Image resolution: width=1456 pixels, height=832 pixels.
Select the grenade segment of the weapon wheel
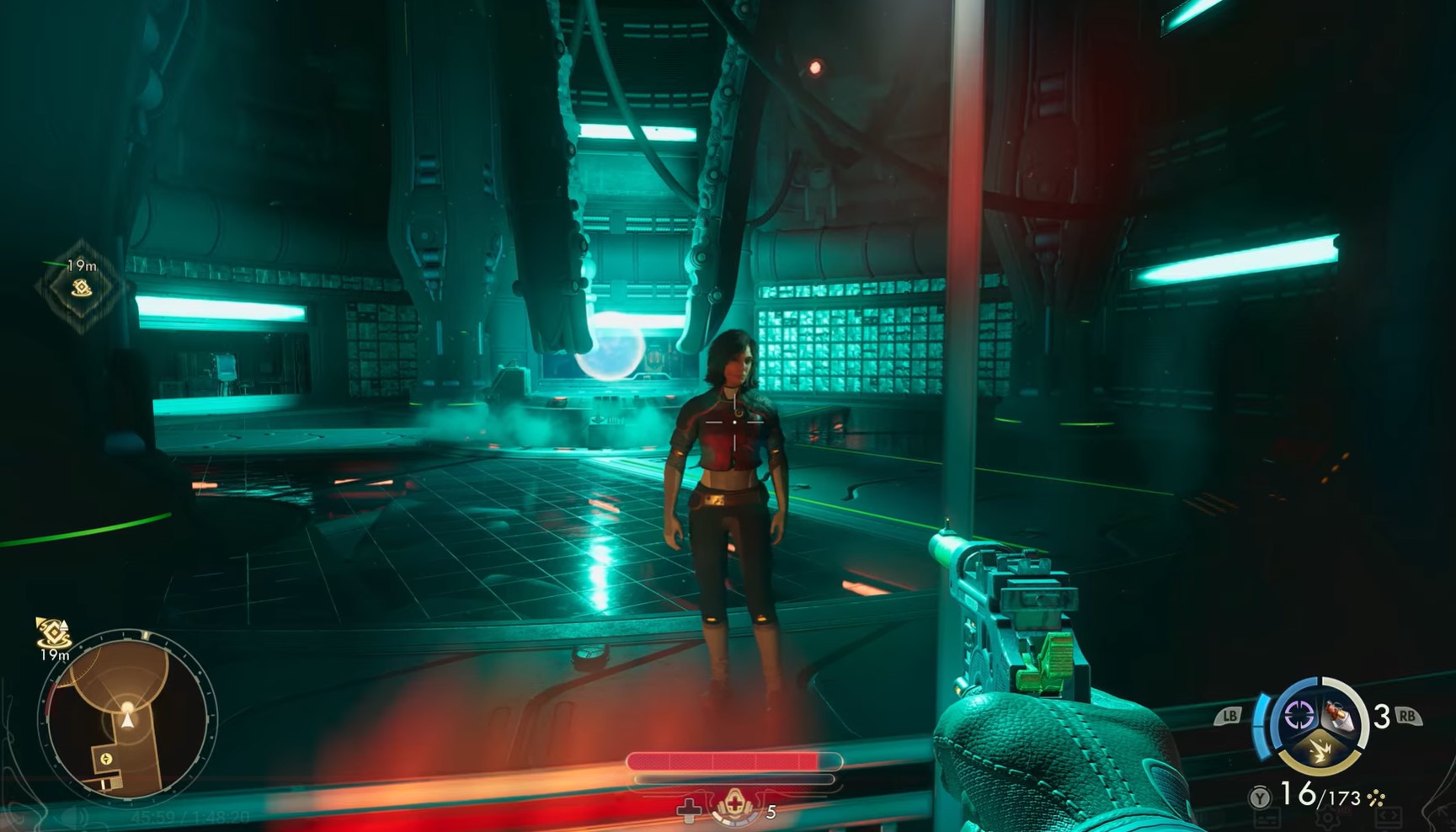(1340, 716)
